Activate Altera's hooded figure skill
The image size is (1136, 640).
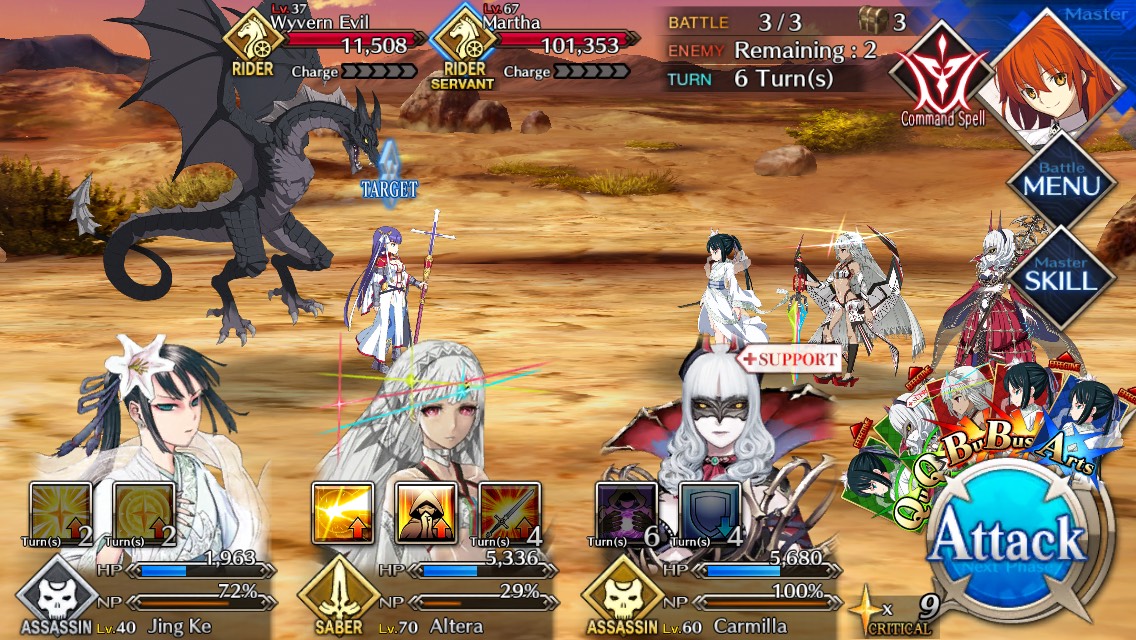coord(427,513)
